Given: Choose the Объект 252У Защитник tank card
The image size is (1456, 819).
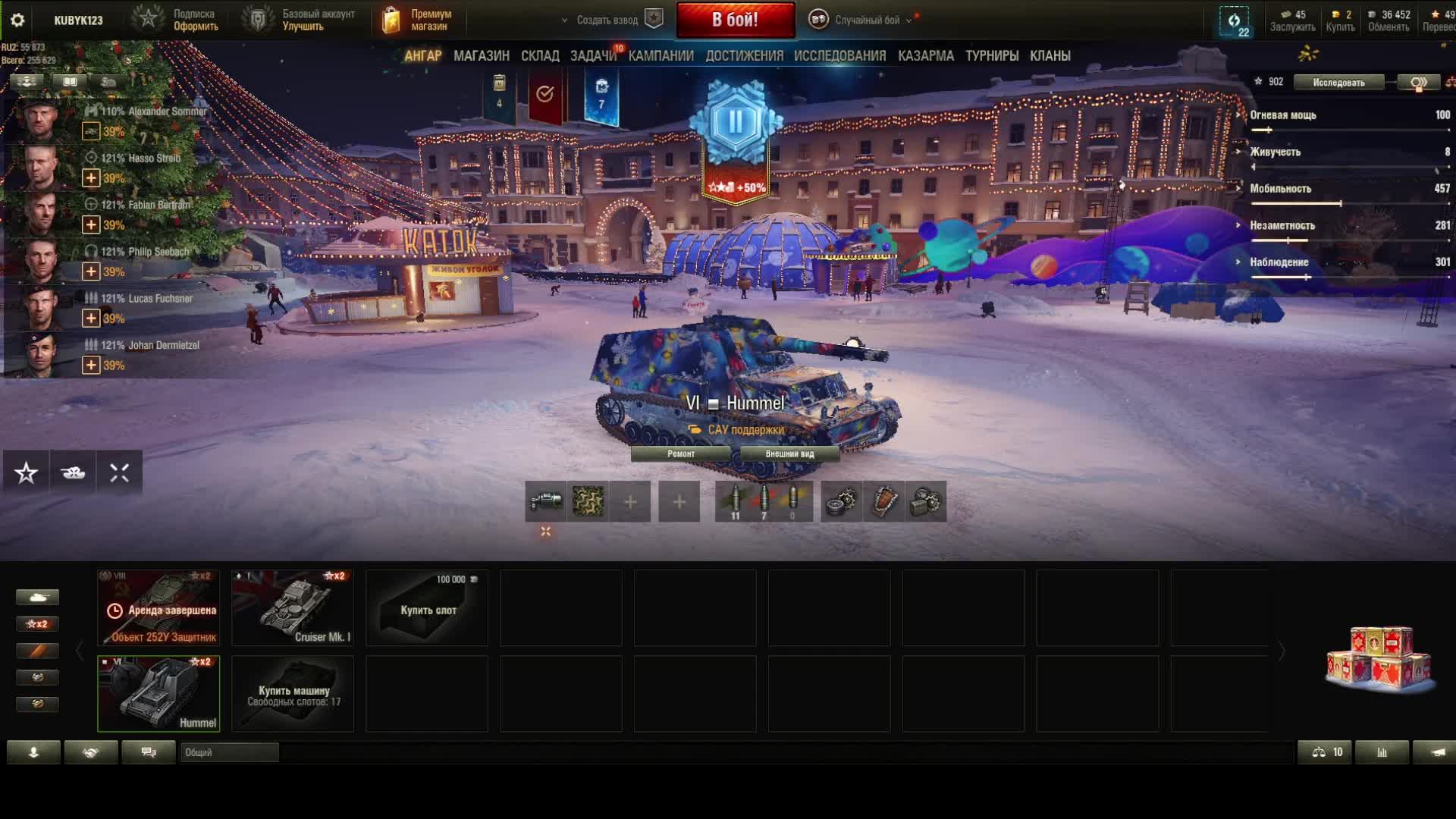Looking at the screenshot, I should (x=158, y=608).
